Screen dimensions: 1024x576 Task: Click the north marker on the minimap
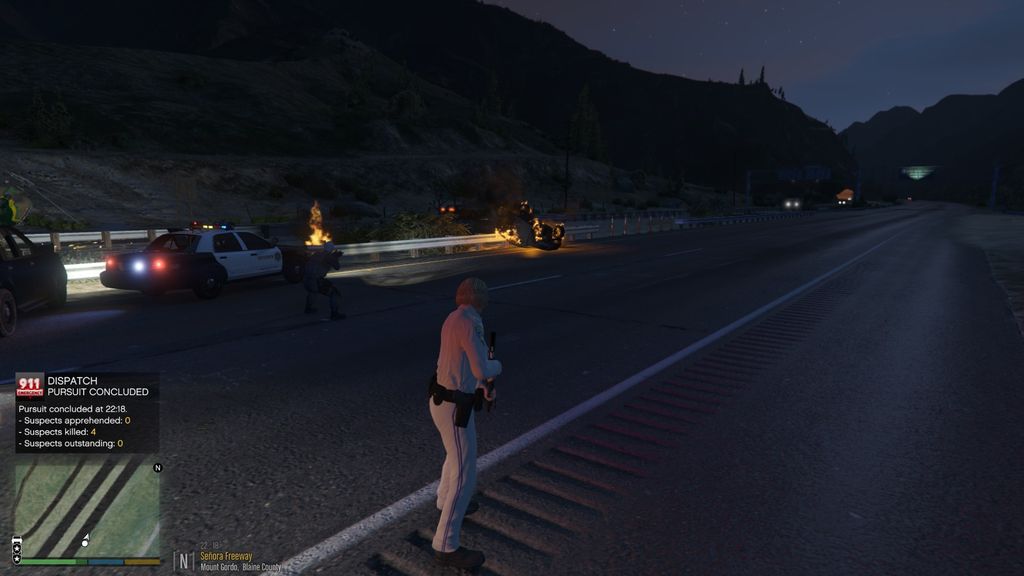157,468
